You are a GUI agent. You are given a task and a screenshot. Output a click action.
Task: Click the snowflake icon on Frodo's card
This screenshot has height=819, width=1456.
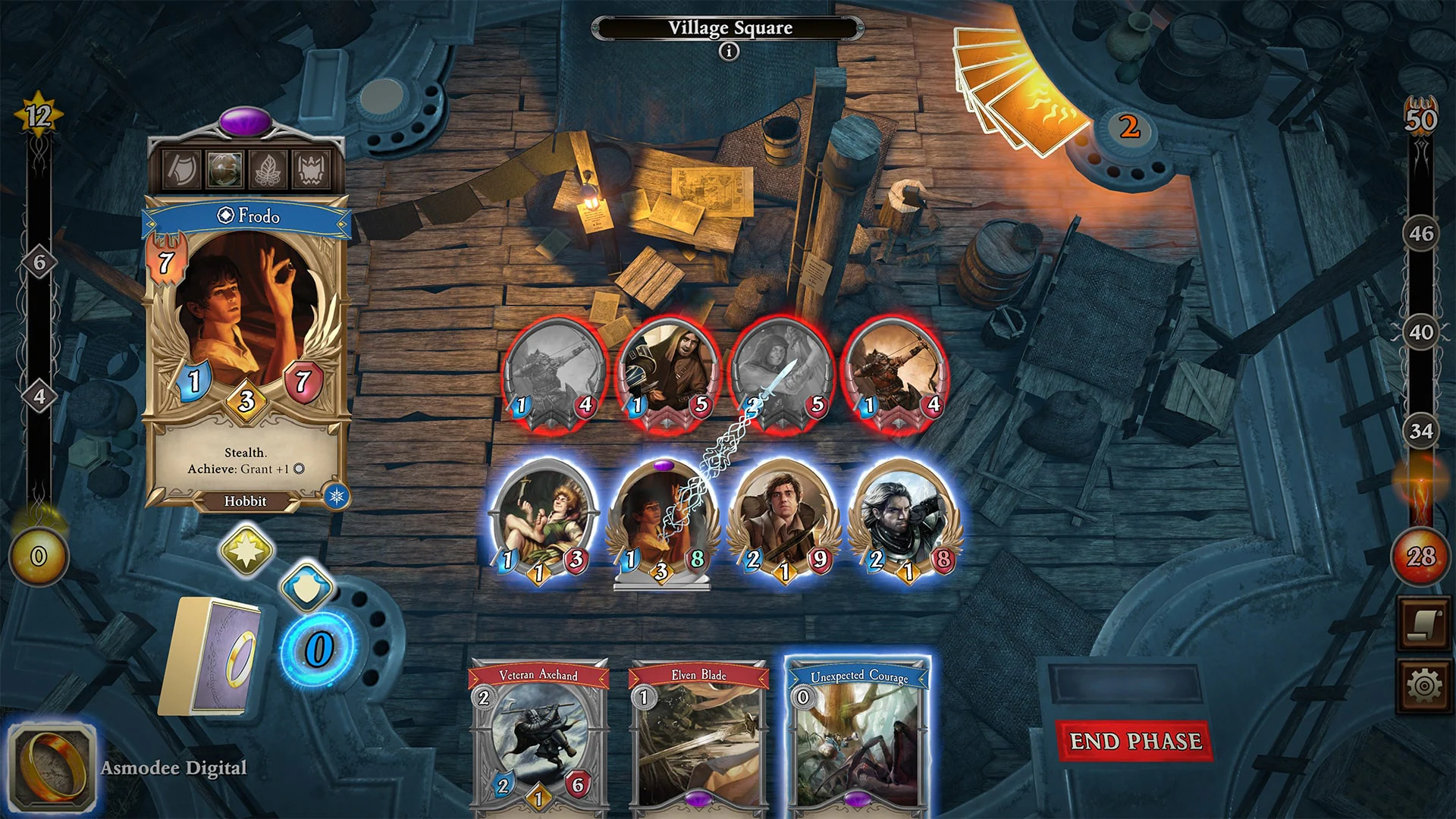coord(334,494)
